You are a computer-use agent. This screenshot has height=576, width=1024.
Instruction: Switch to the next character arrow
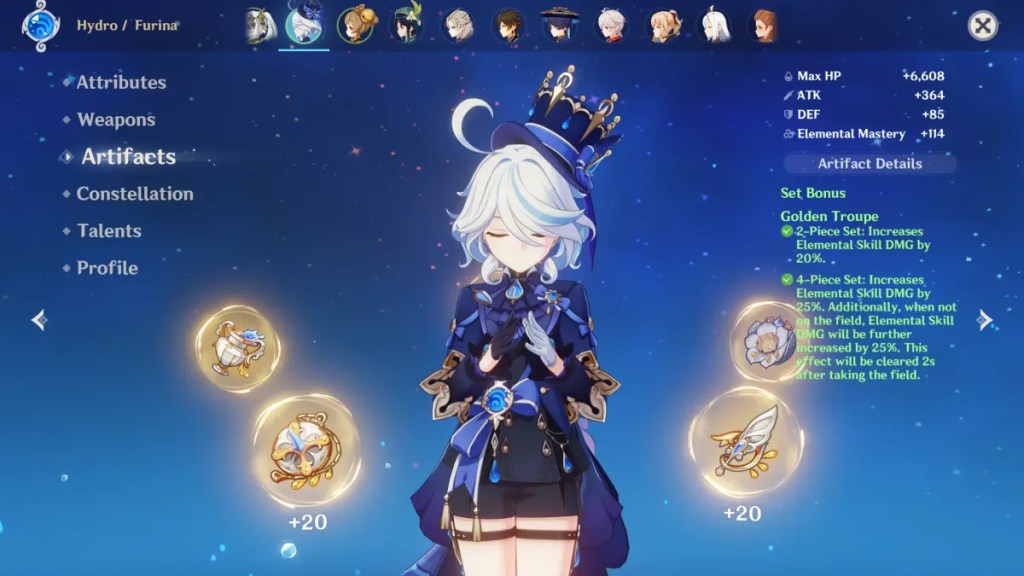[x=985, y=320]
